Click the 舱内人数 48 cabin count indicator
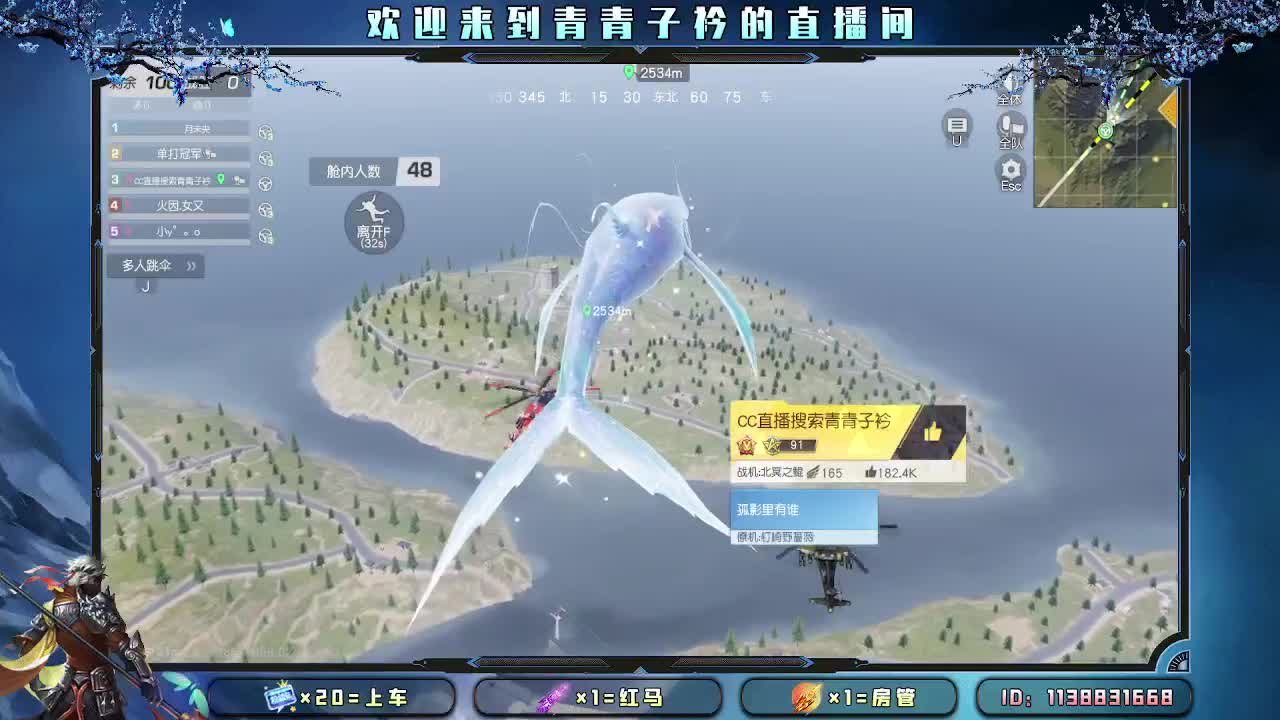 pyautogui.click(x=375, y=171)
